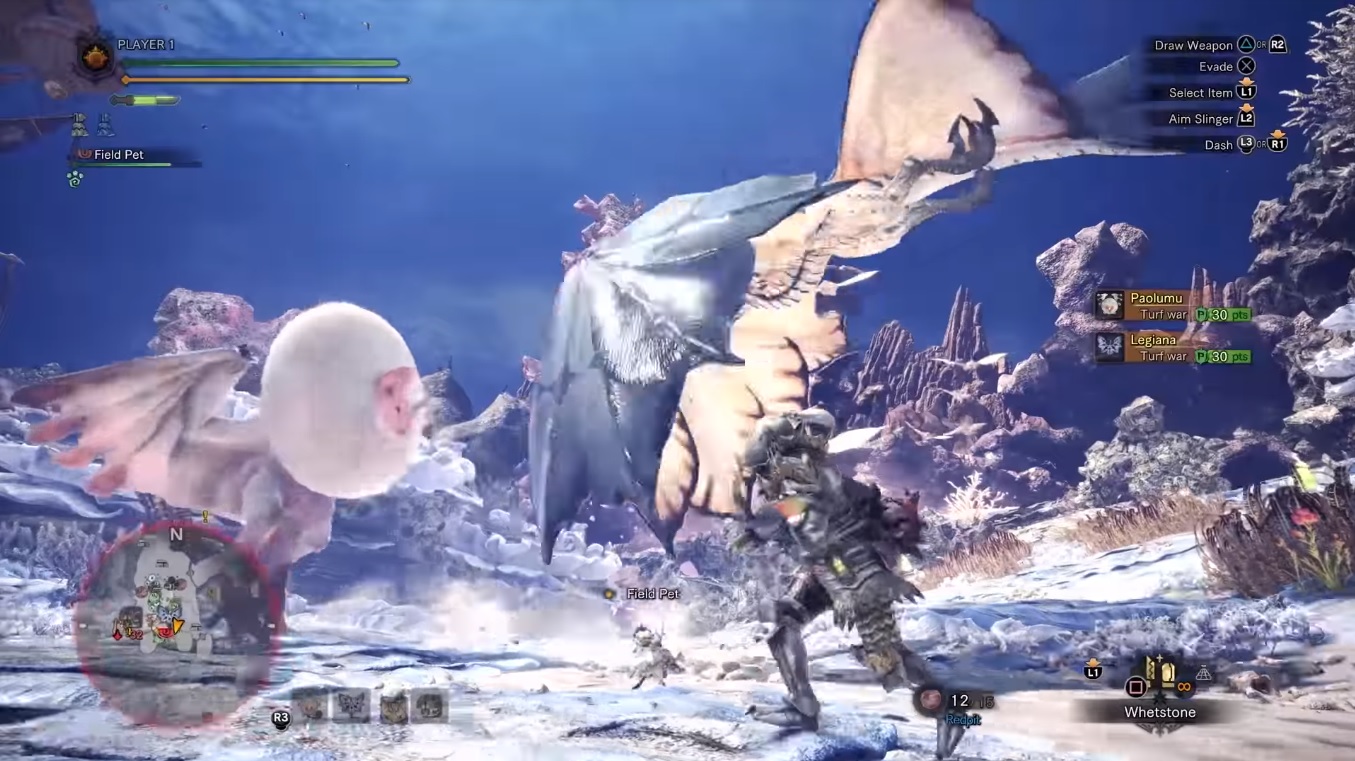
Task: Select the Redpit slinger ammo icon
Action: [x=932, y=700]
